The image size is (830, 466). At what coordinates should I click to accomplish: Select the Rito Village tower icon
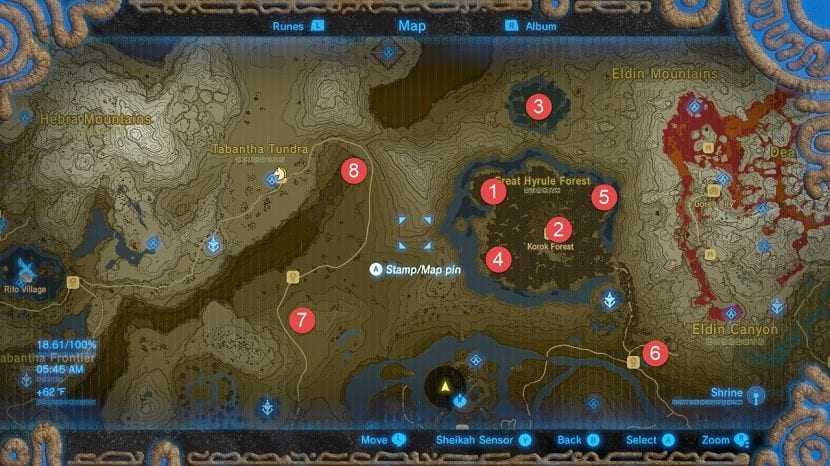click(x=24, y=267)
